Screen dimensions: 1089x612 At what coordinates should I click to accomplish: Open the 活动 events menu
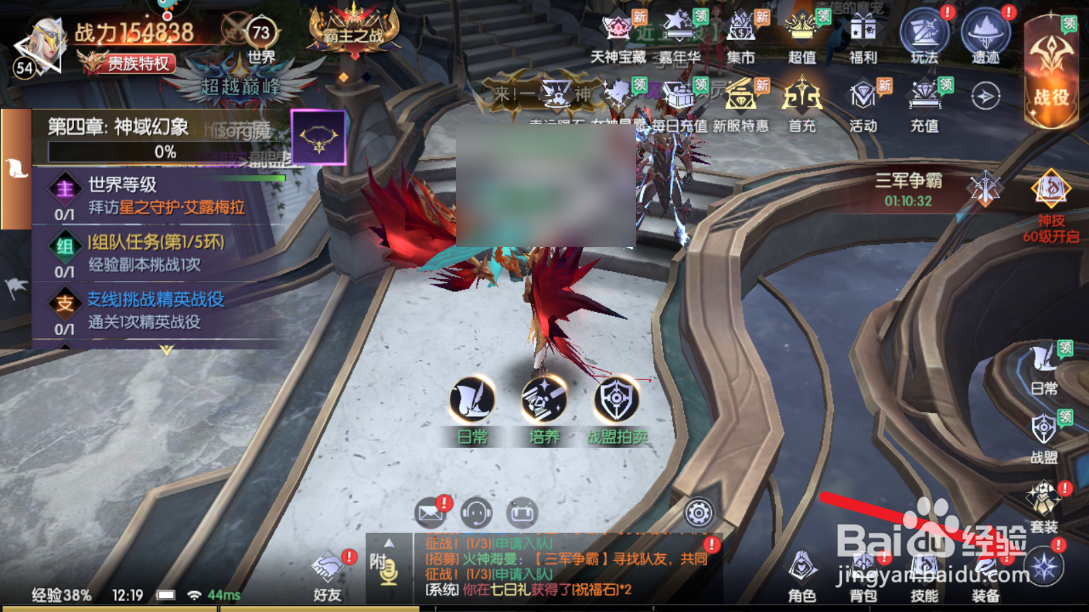pyautogui.click(x=863, y=104)
